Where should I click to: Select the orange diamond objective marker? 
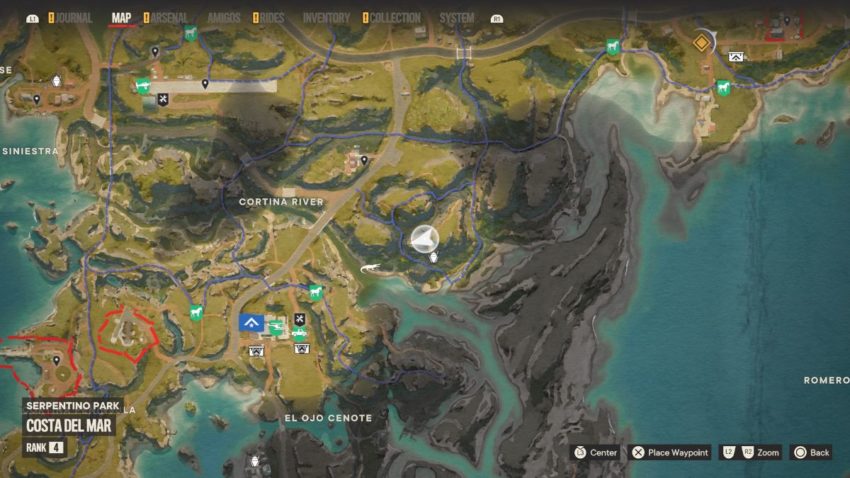[x=702, y=42]
